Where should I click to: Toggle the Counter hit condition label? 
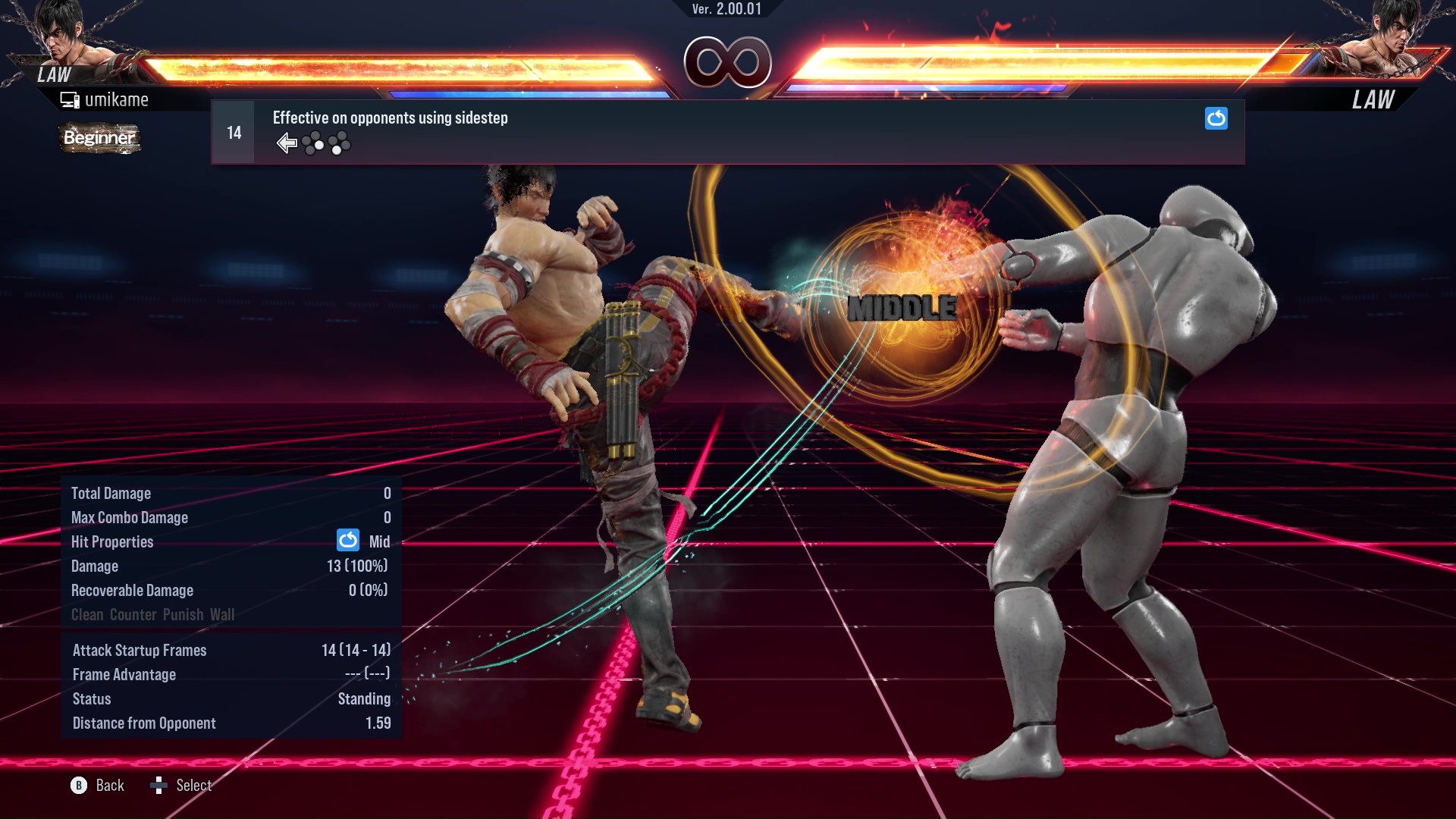coord(133,614)
